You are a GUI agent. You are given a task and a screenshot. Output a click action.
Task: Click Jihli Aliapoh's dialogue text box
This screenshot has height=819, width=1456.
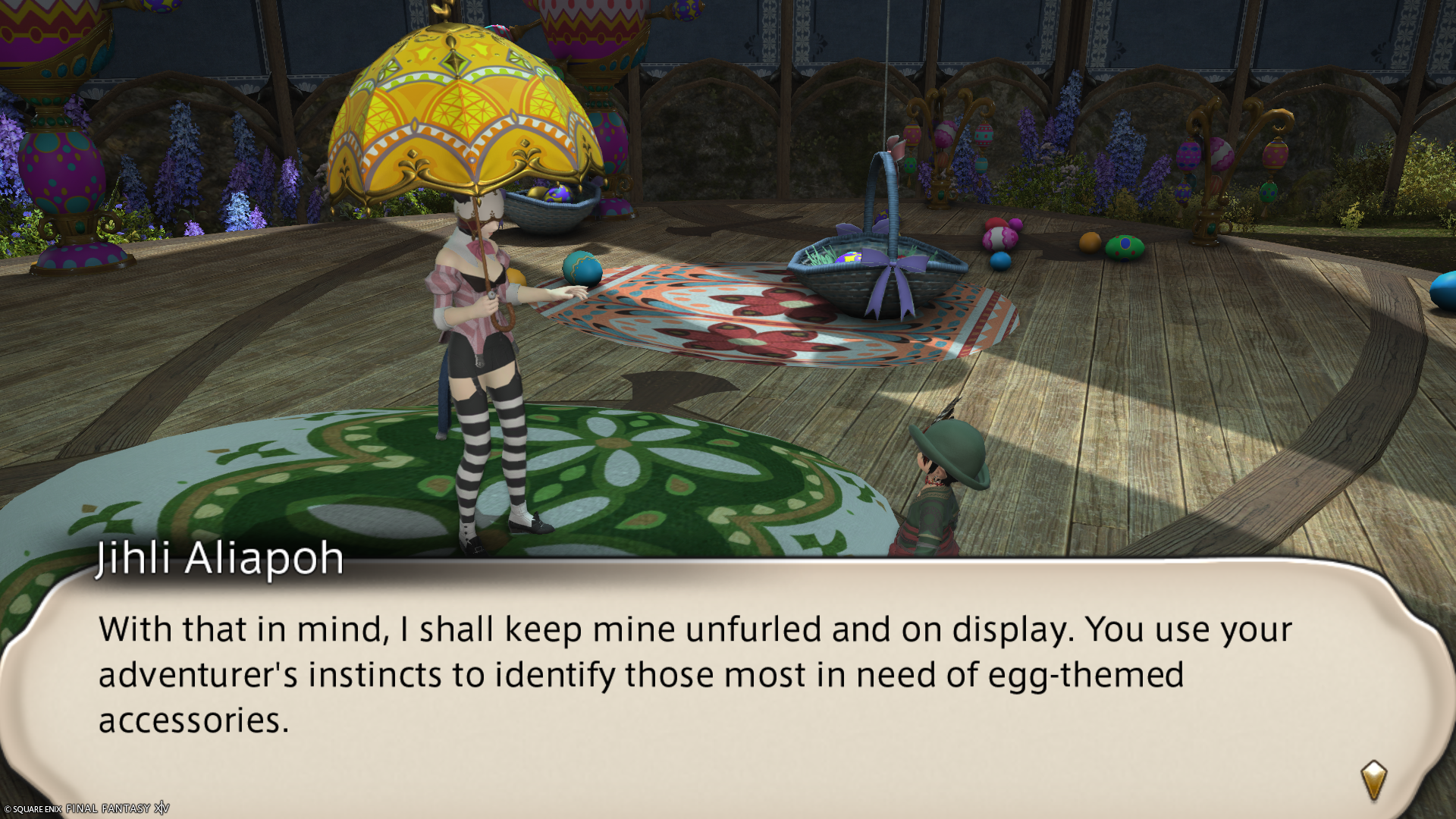[x=694, y=674]
